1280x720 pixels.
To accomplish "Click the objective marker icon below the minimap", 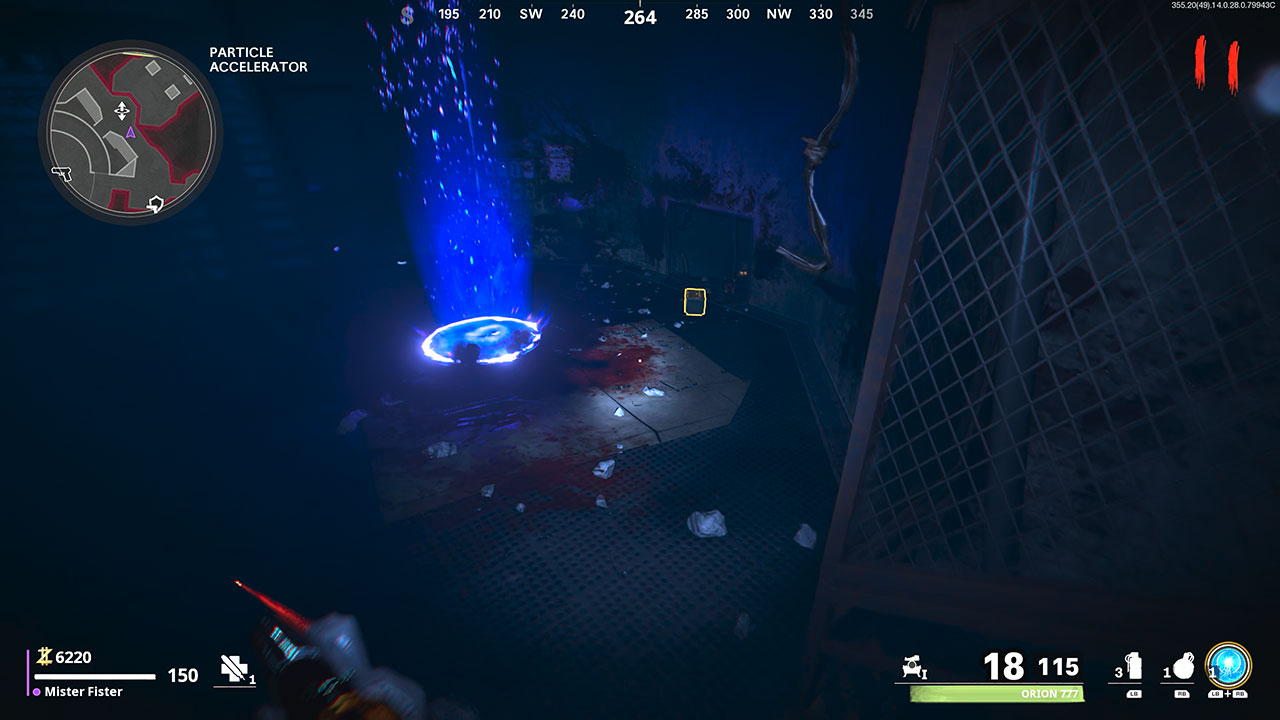I will 155,203.
